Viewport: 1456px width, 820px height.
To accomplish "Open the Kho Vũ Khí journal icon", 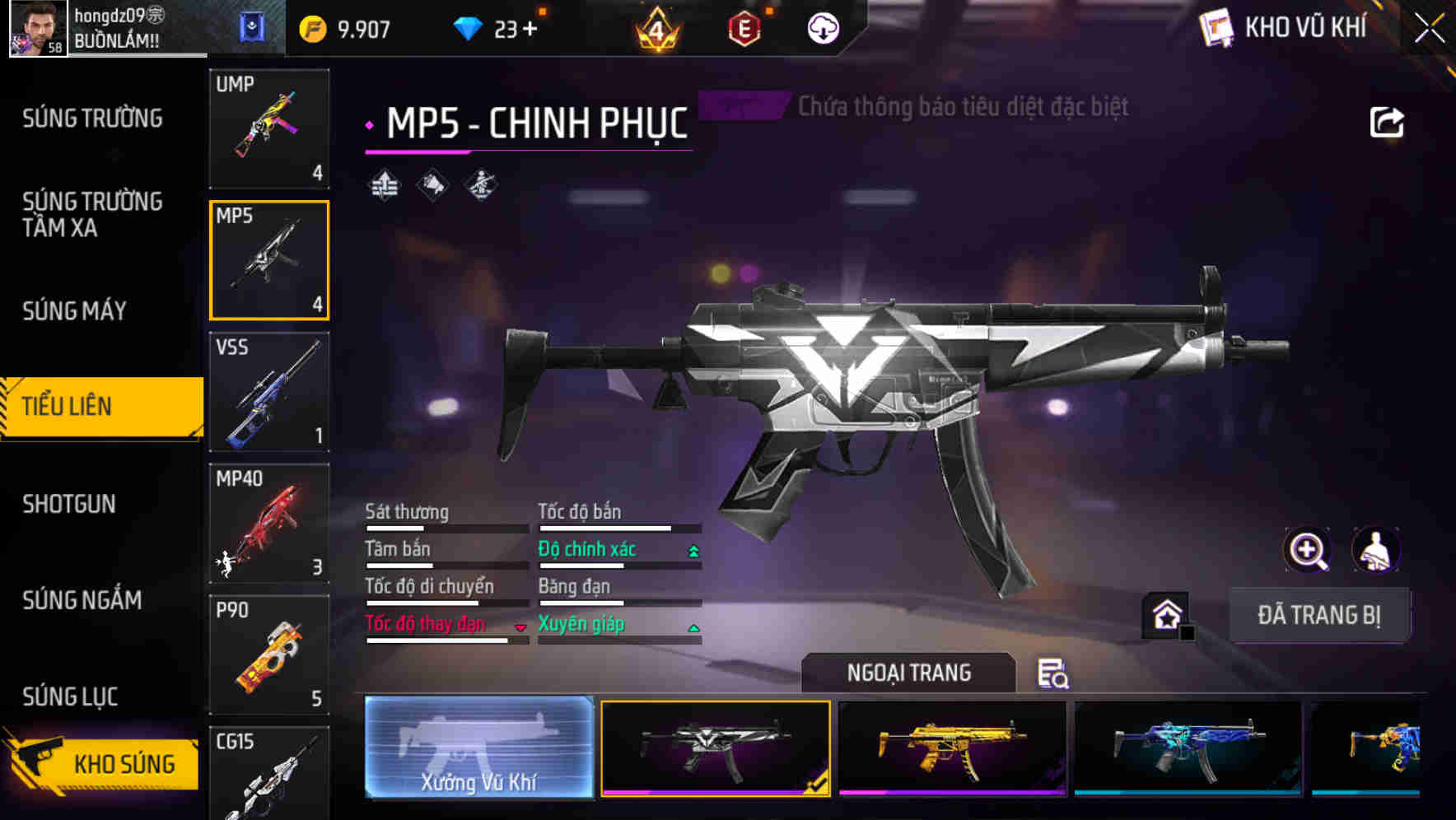I will click(1217, 27).
